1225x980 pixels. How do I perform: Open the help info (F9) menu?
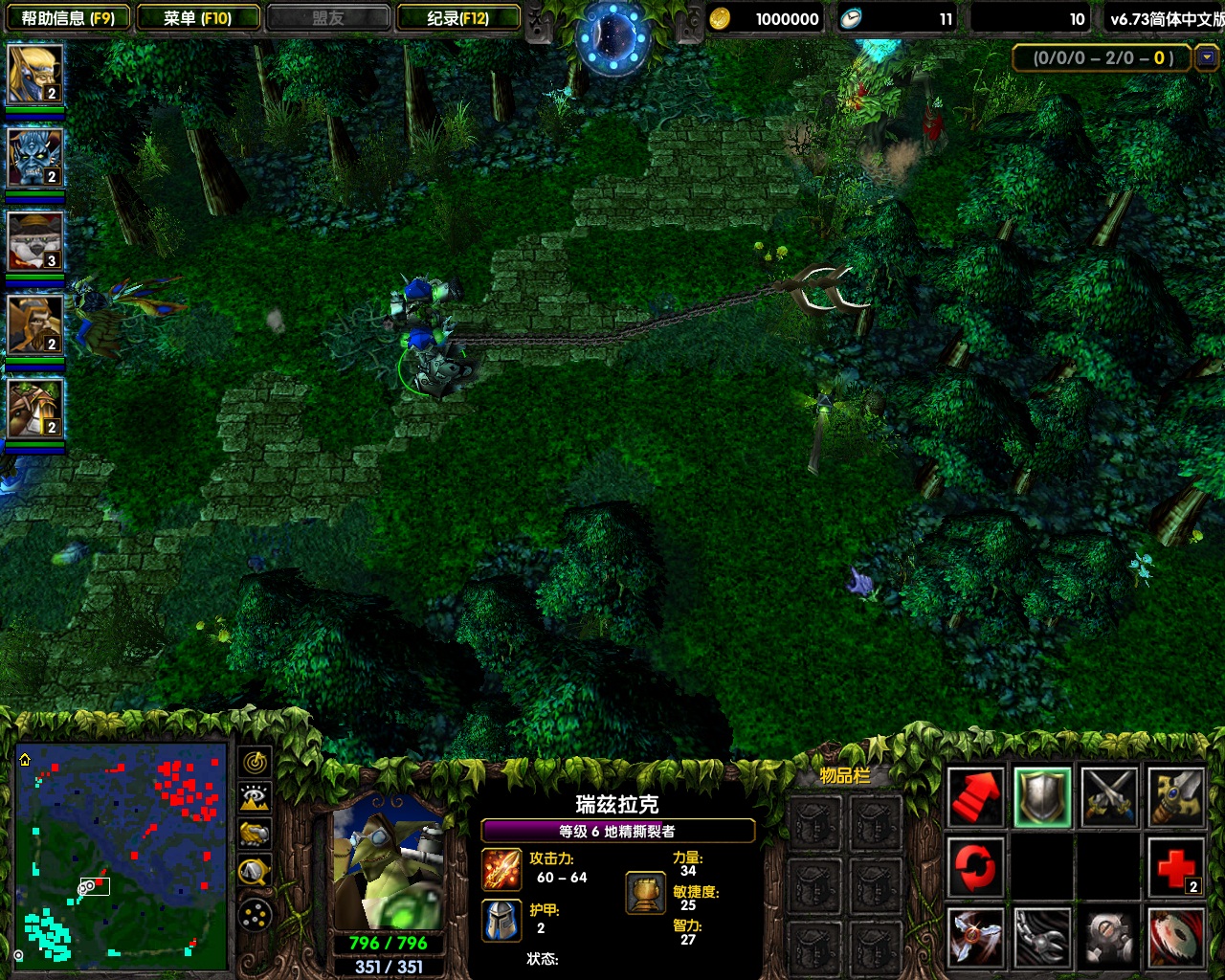click(67, 18)
